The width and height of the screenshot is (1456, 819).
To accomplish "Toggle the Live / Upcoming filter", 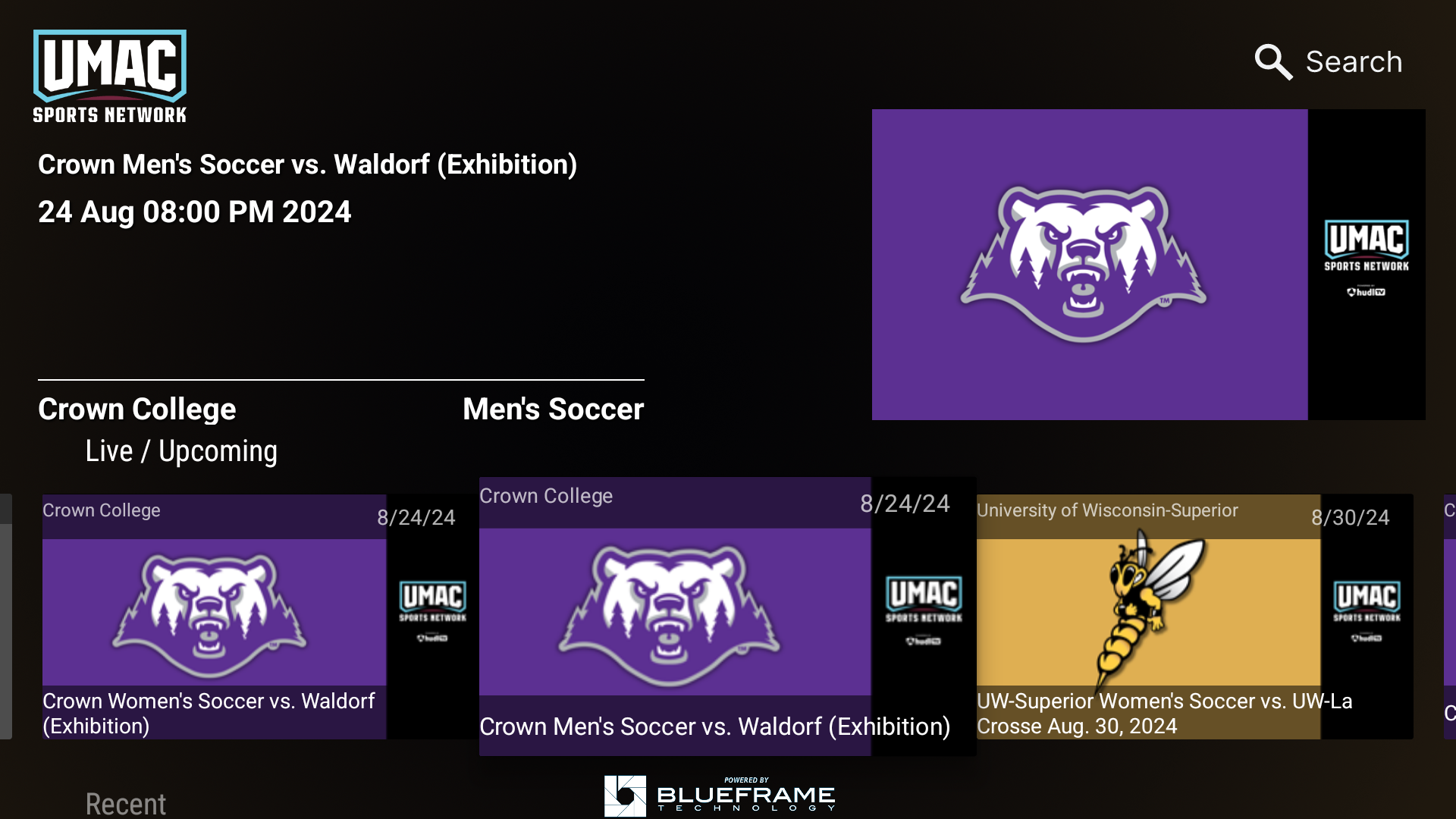I will coord(180,450).
